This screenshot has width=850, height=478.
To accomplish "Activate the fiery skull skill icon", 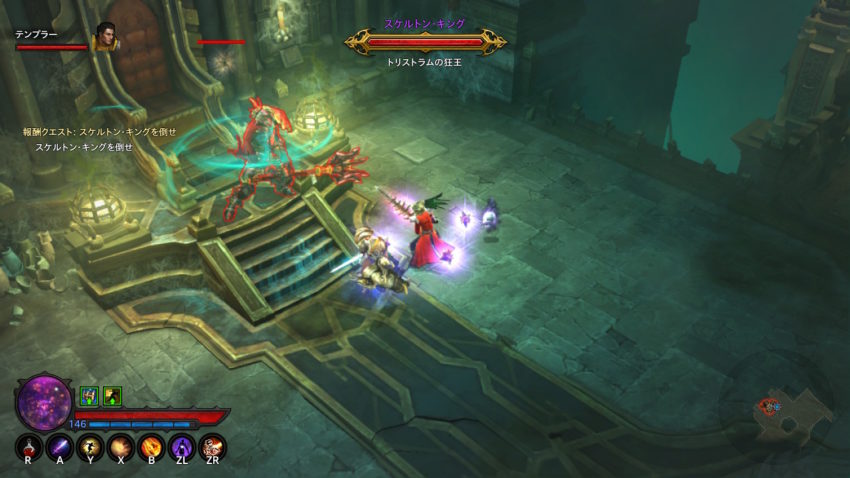I will point(212,446).
